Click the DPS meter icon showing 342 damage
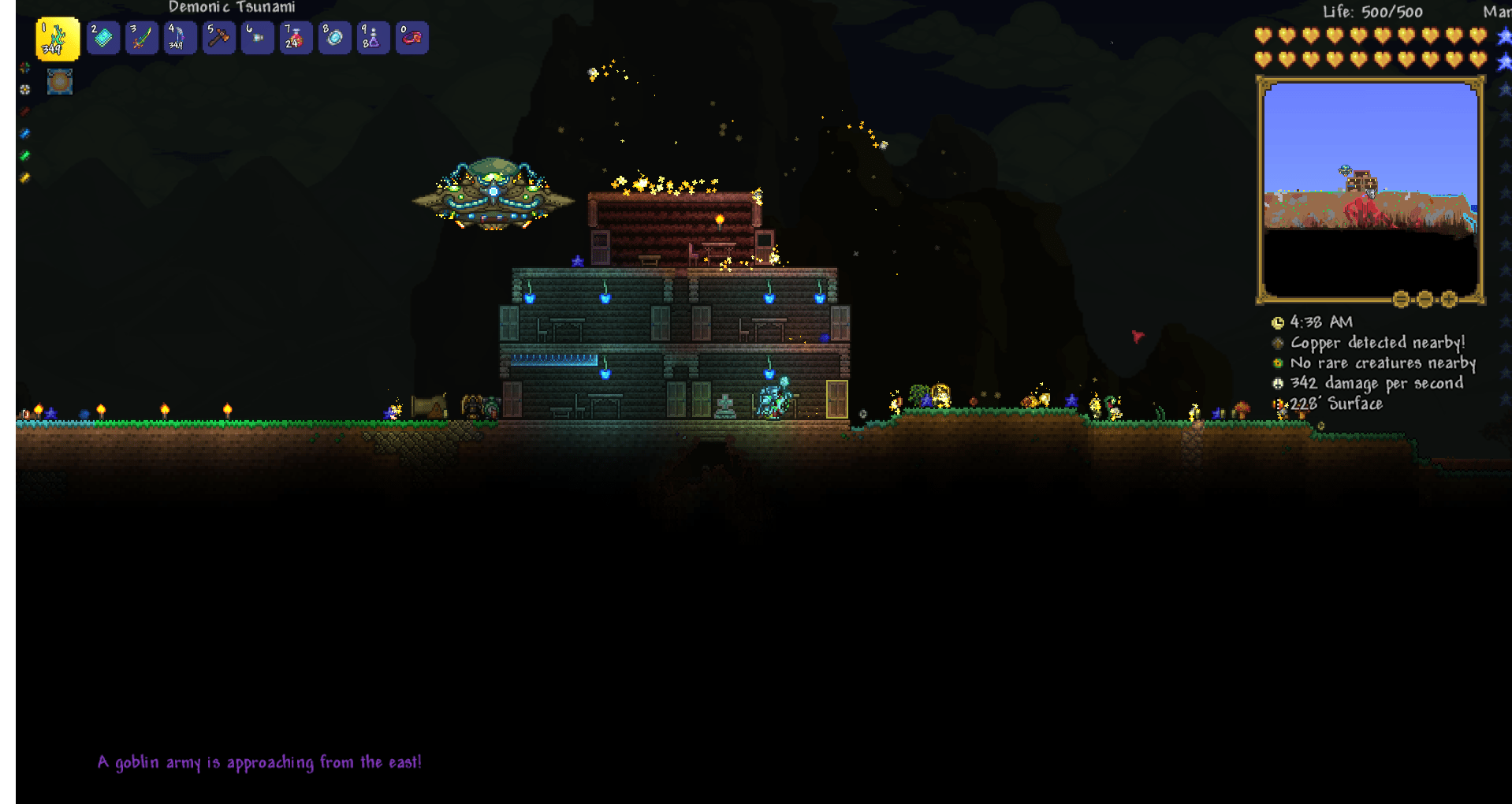This screenshot has height=804, width=1512. [x=1279, y=383]
